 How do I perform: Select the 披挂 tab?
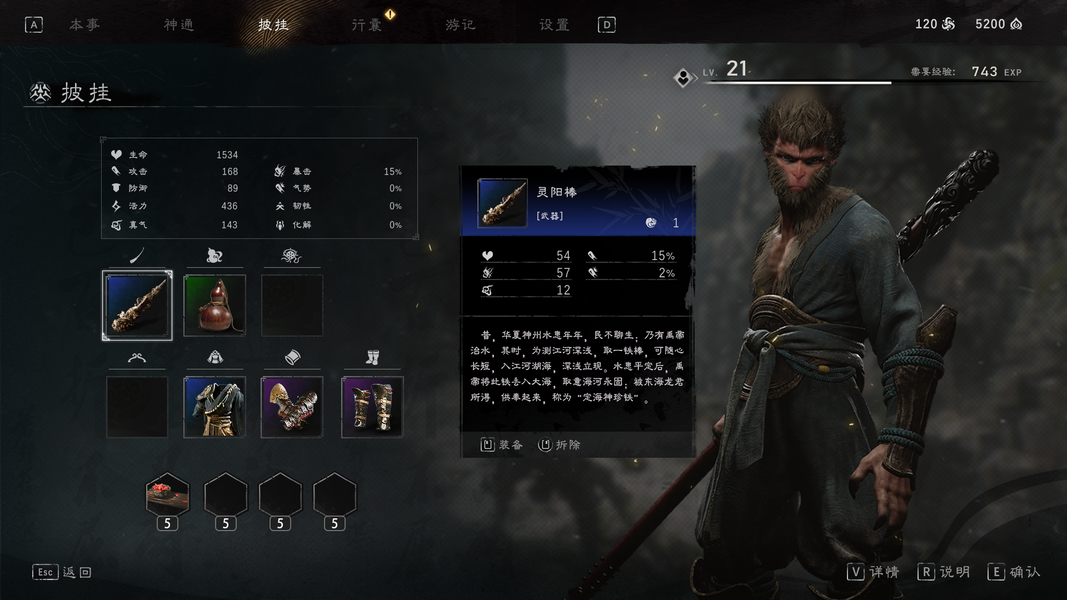[x=273, y=25]
